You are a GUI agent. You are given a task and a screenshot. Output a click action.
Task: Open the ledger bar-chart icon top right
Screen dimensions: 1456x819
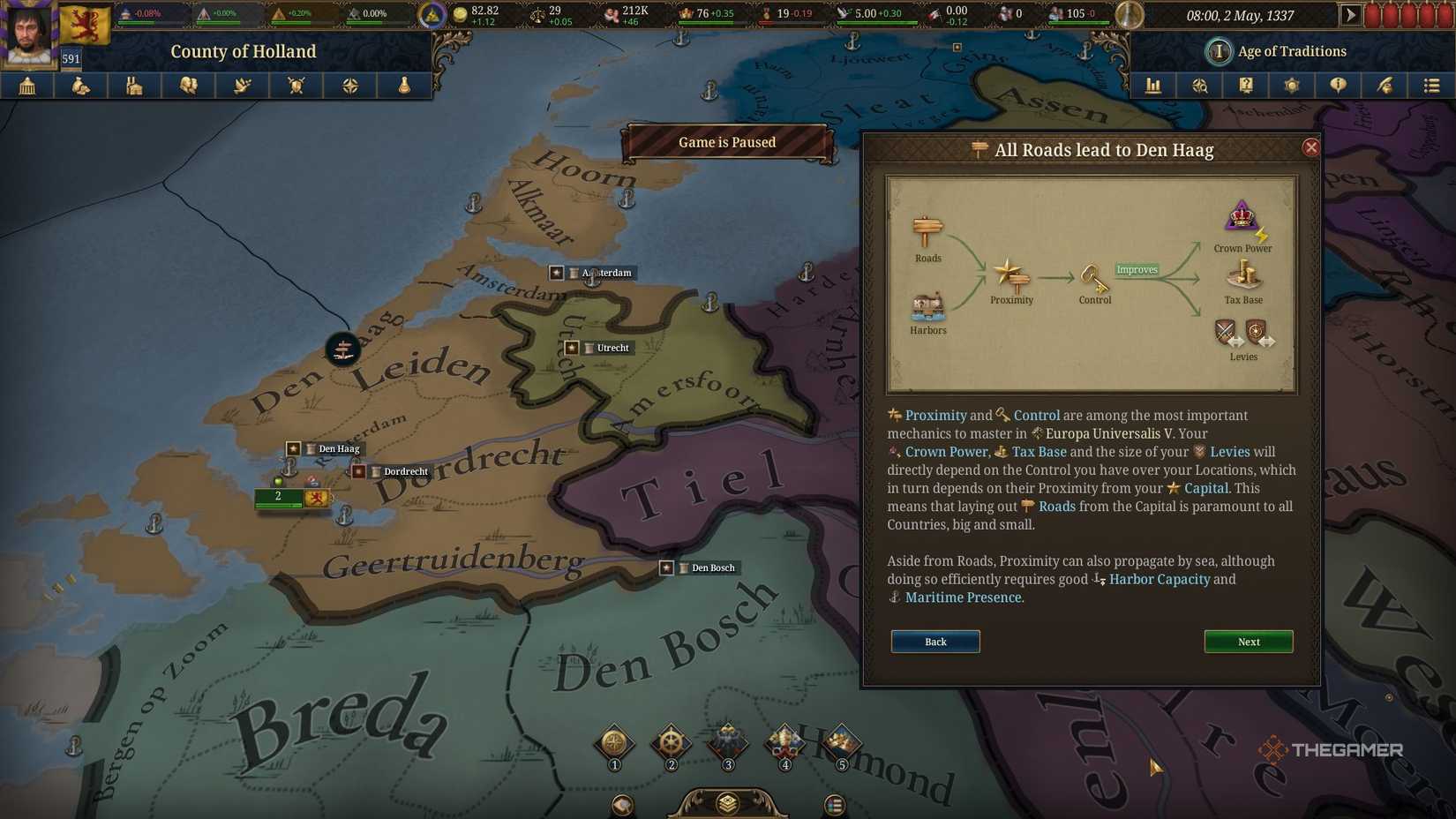(x=1153, y=86)
